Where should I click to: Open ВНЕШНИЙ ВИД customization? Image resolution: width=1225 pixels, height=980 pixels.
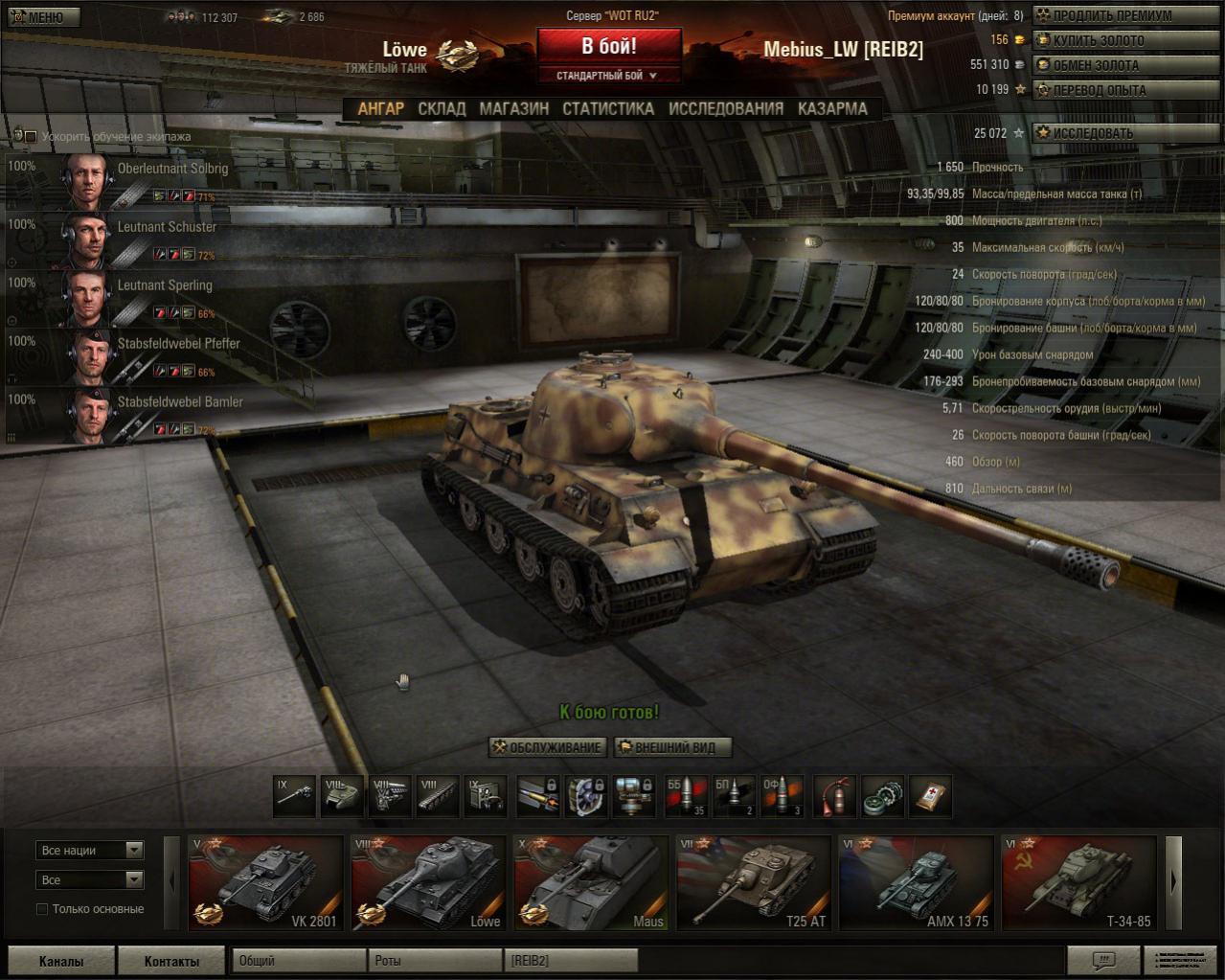[672, 747]
